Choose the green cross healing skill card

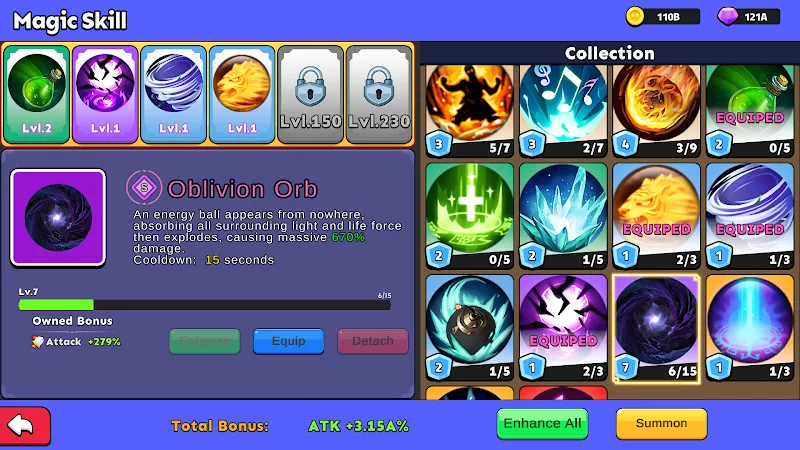click(x=469, y=216)
